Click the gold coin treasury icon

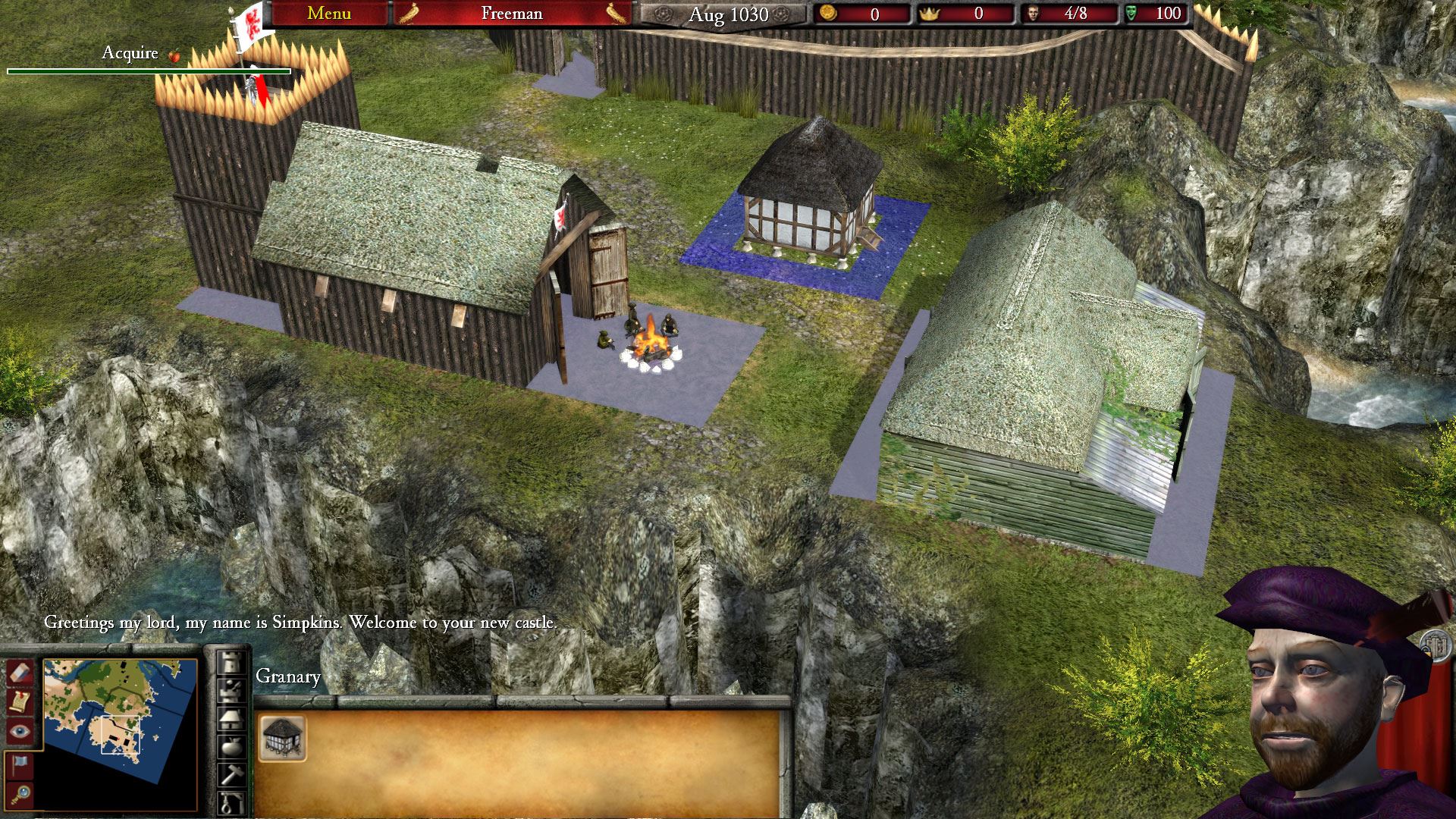pyautogui.click(x=828, y=14)
